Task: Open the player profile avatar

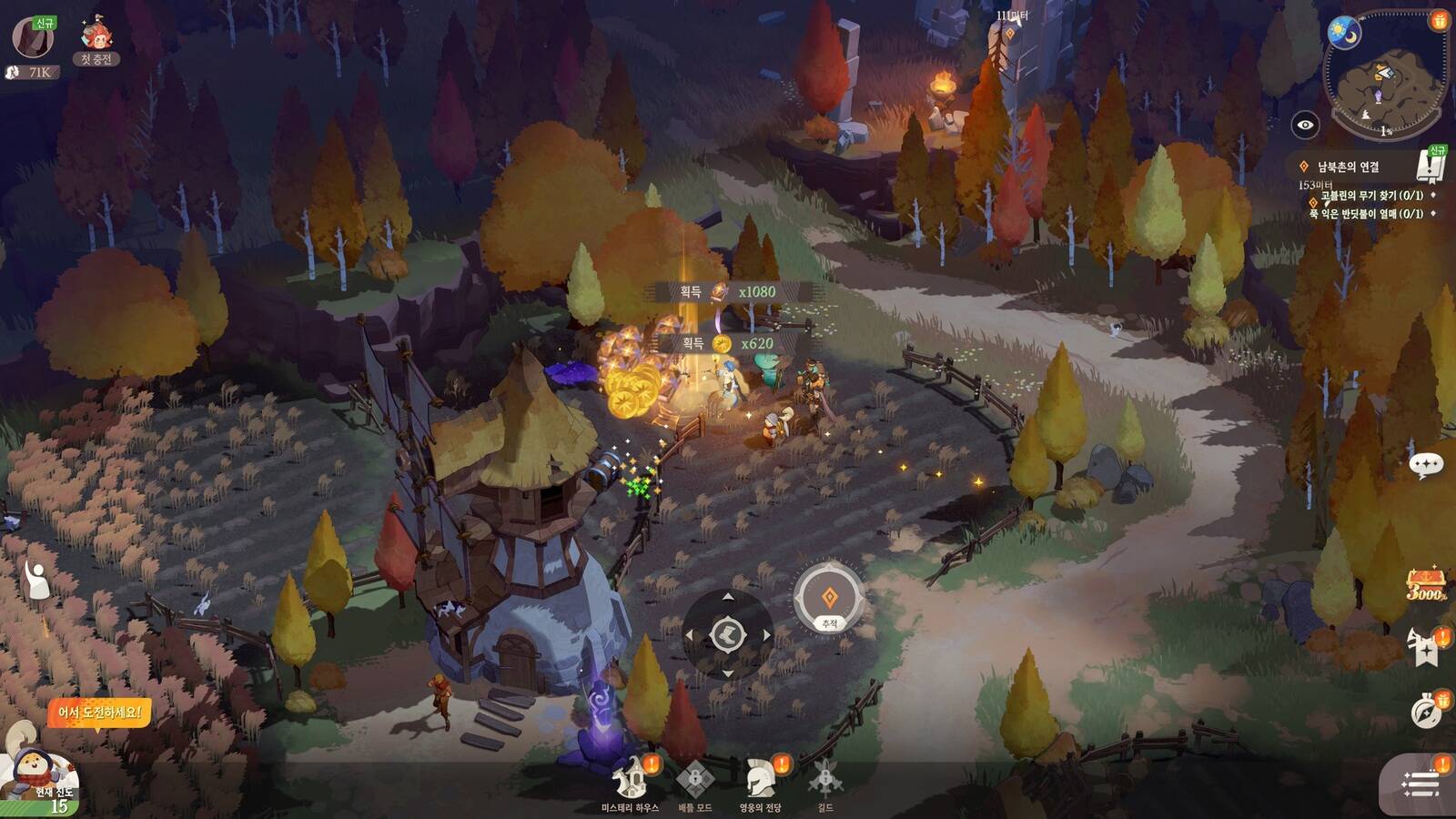Action: point(32,38)
